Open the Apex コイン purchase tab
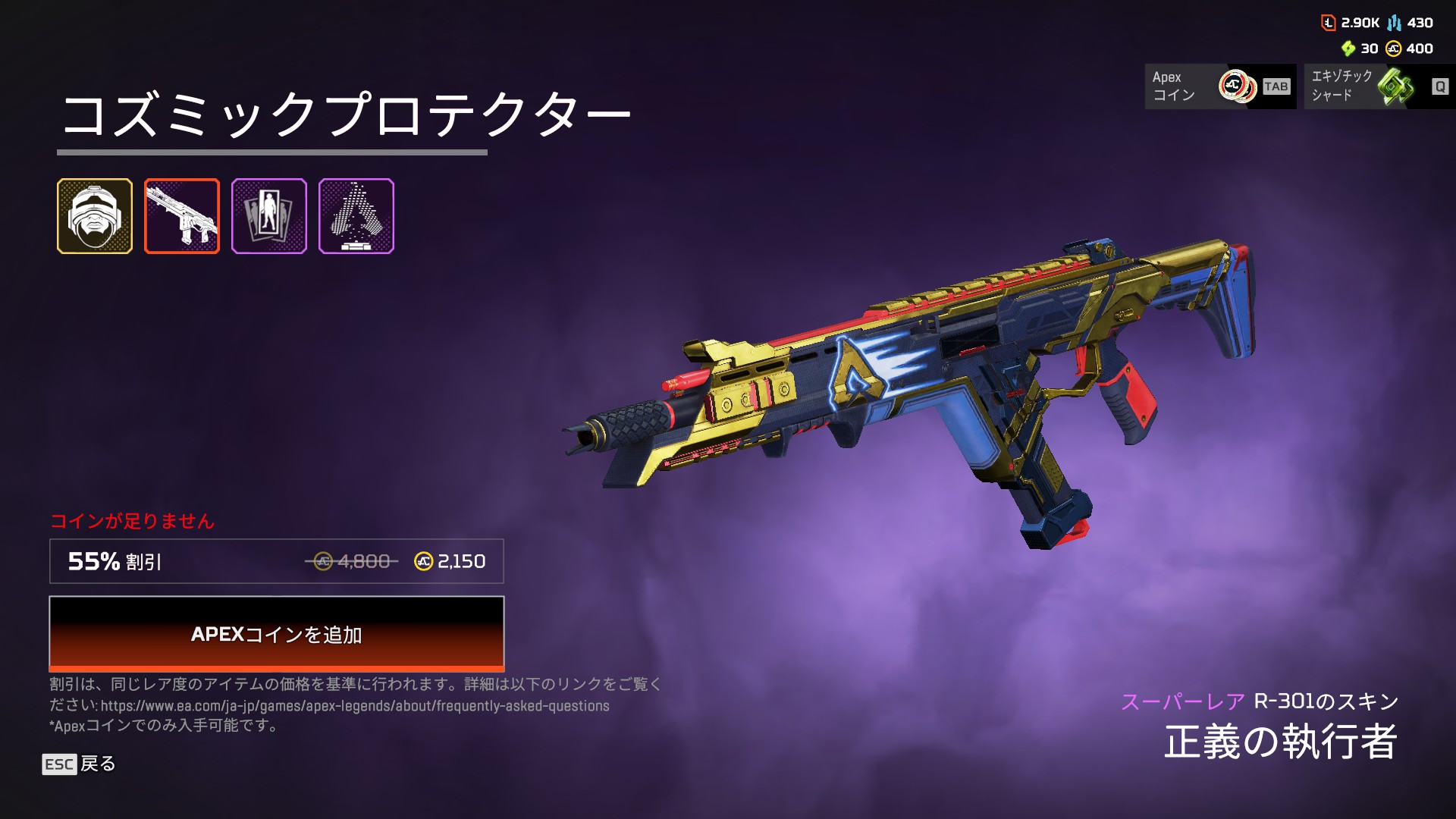 pyautogui.click(x=1219, y=86)
